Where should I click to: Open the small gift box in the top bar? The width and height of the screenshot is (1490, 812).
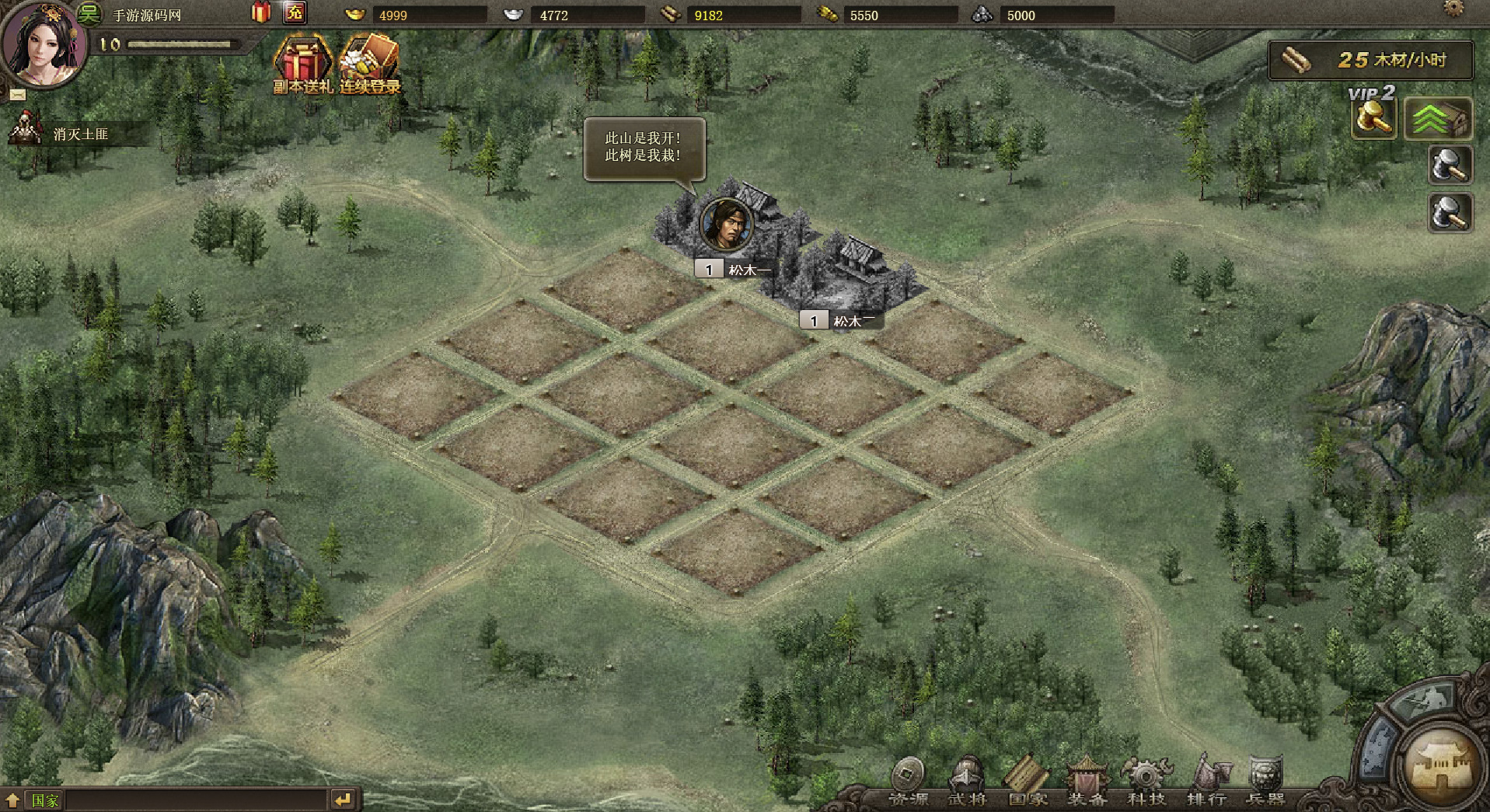[260, 12]
